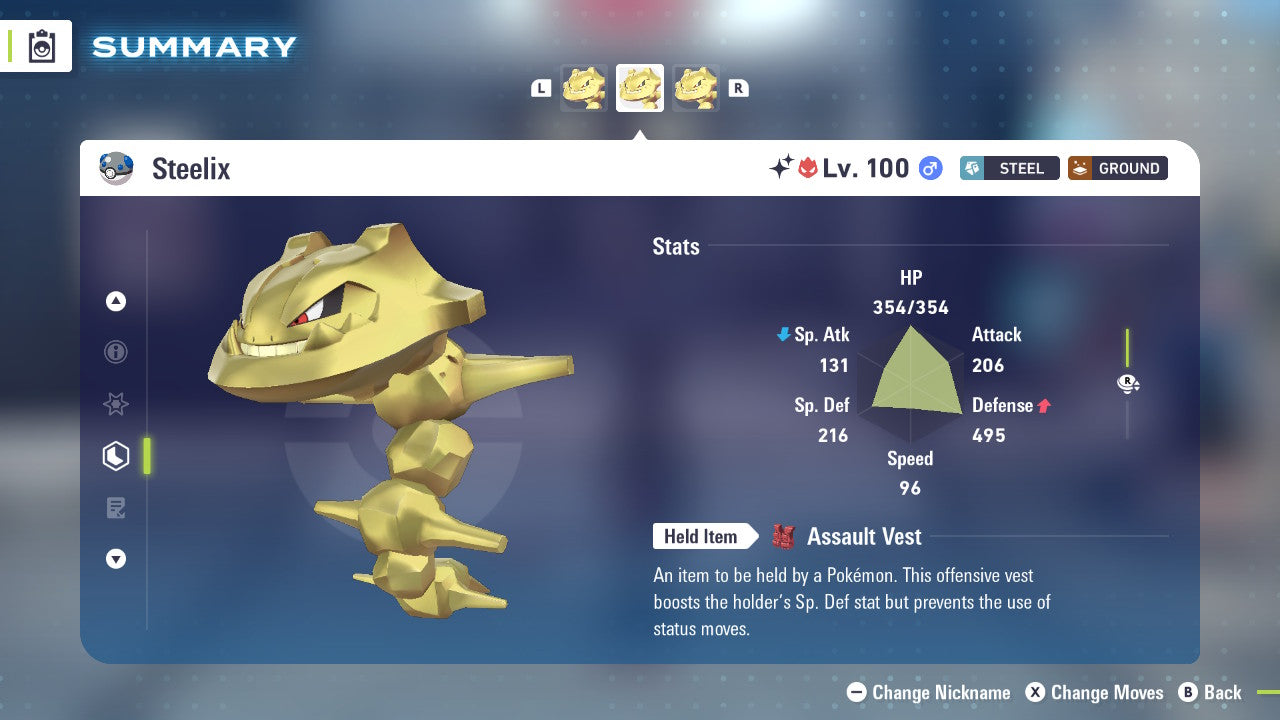The height and width of the screenshot is (720, 1280).
Task: Click the up arrow to view previous page
Action: 116,301
